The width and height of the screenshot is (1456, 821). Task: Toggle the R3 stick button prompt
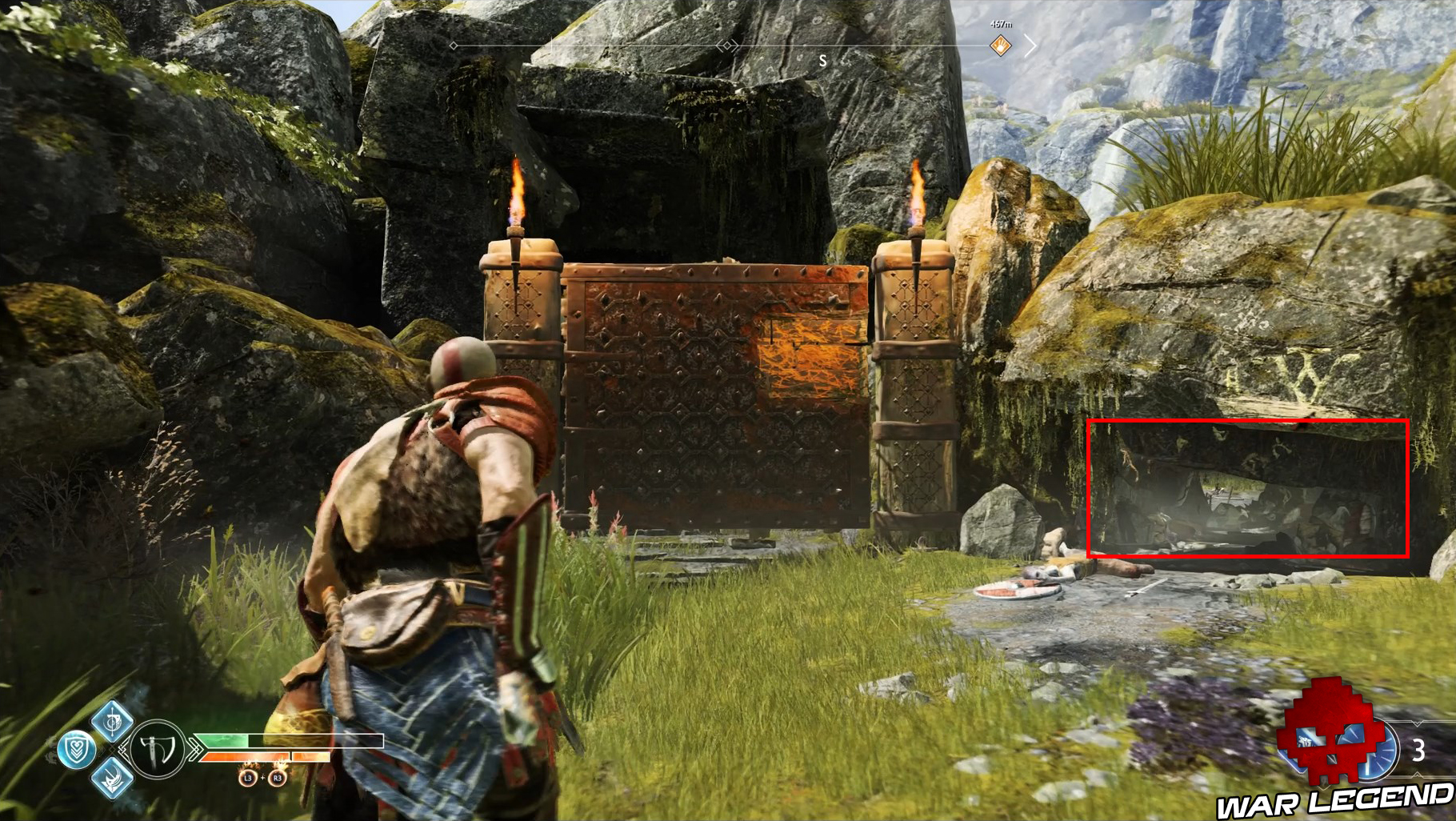tap(277, 778)
